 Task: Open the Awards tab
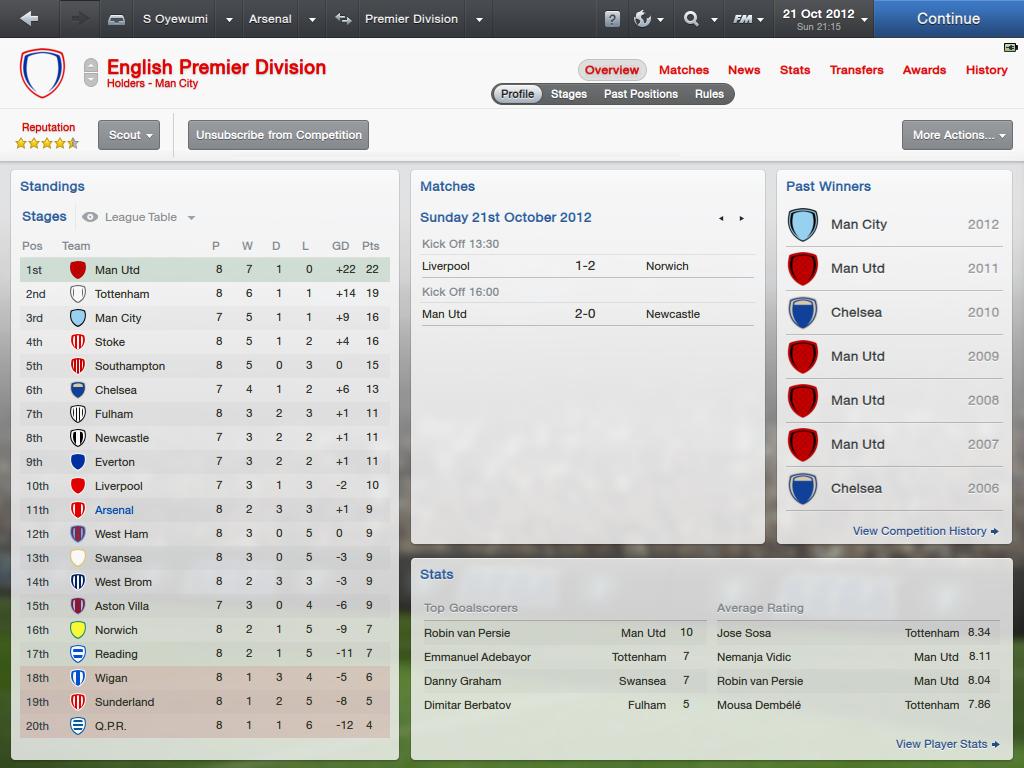pos(924,70)
